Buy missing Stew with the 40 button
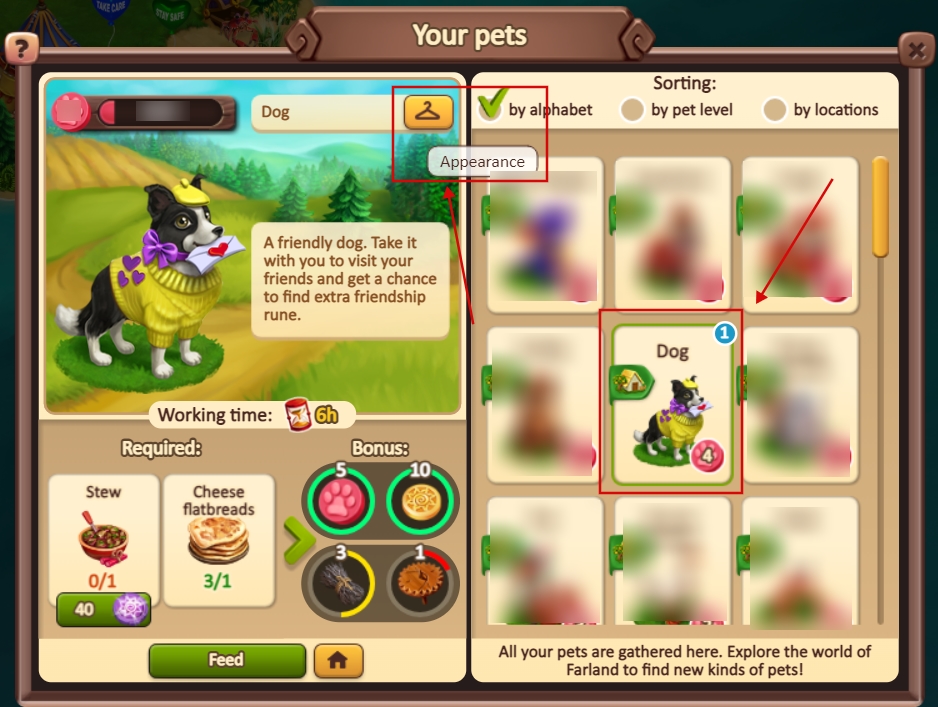 (103, 608)
